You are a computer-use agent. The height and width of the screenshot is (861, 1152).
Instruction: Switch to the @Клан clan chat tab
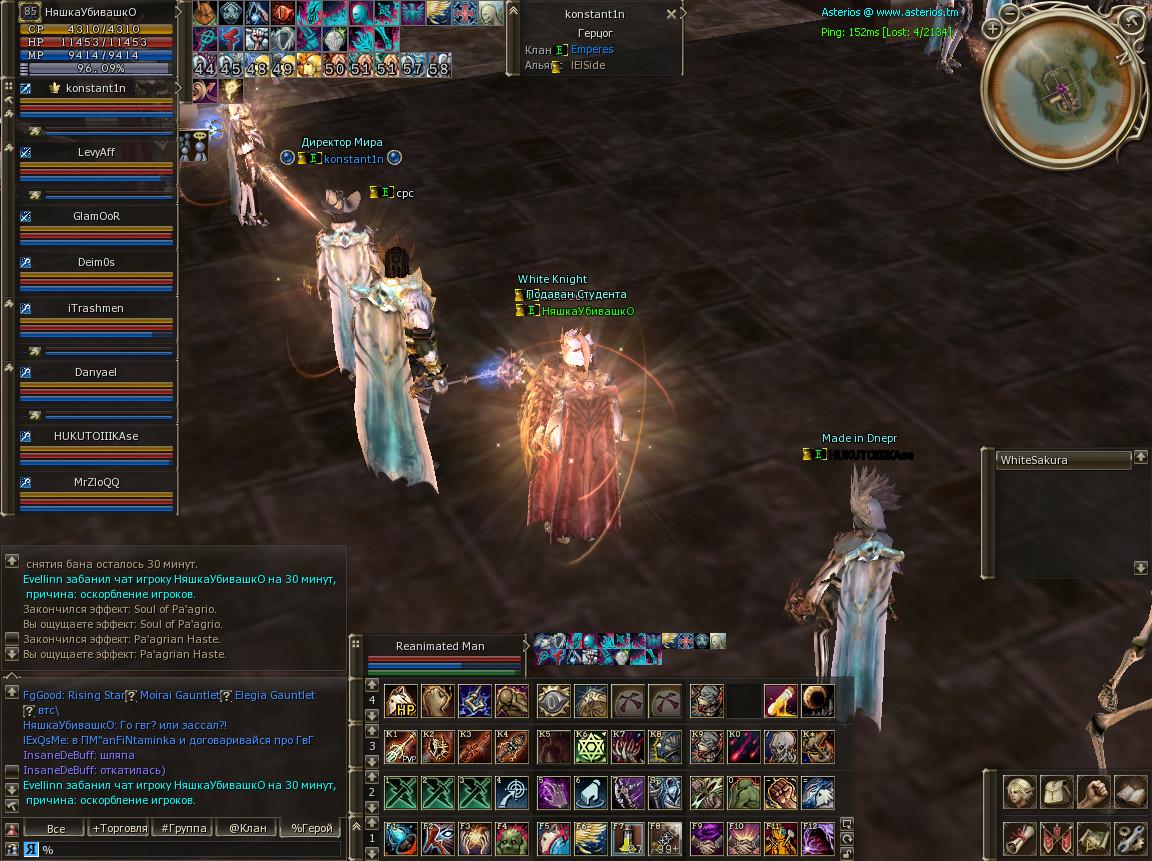248,828
